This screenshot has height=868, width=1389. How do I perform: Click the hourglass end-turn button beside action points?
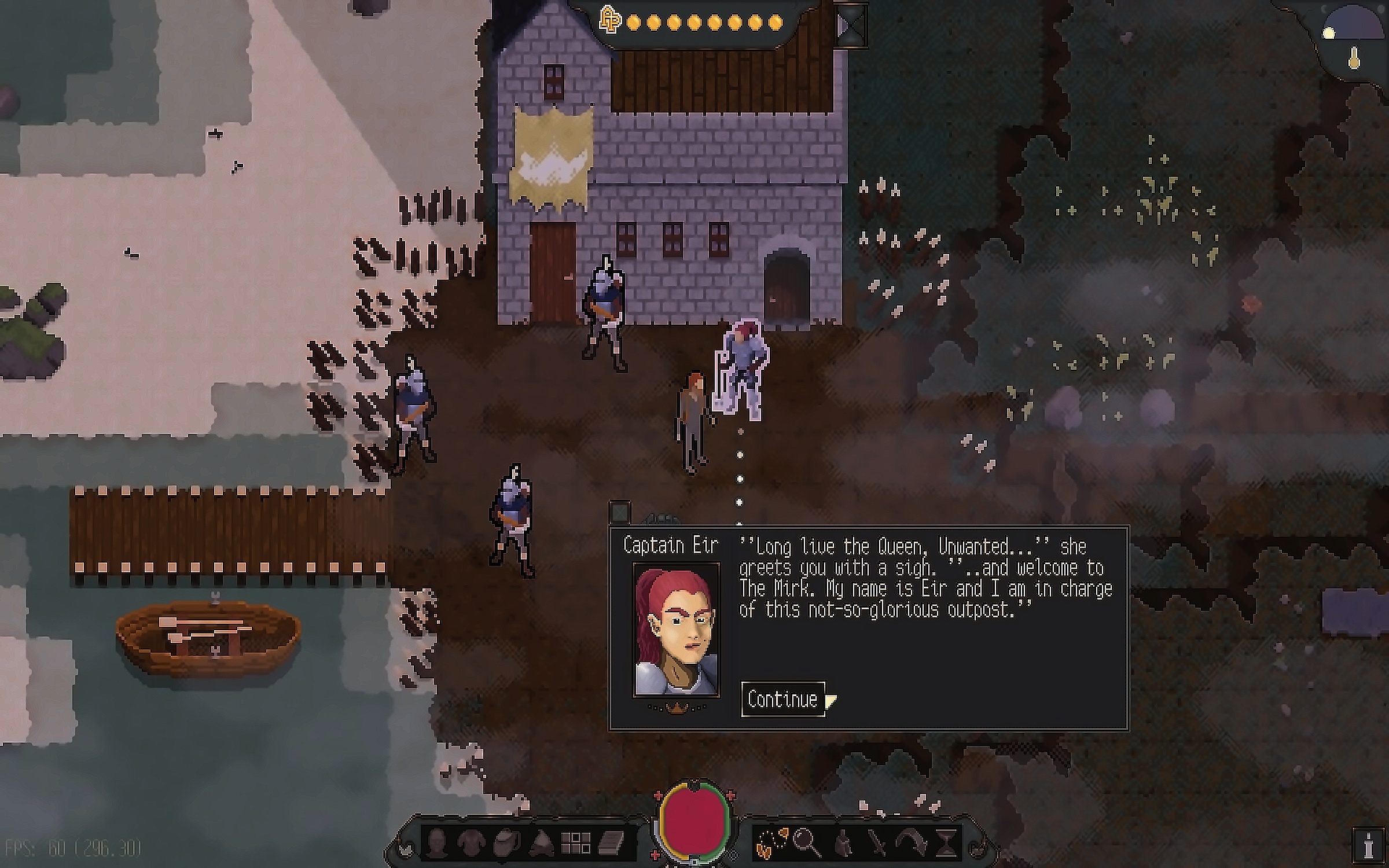851,25
